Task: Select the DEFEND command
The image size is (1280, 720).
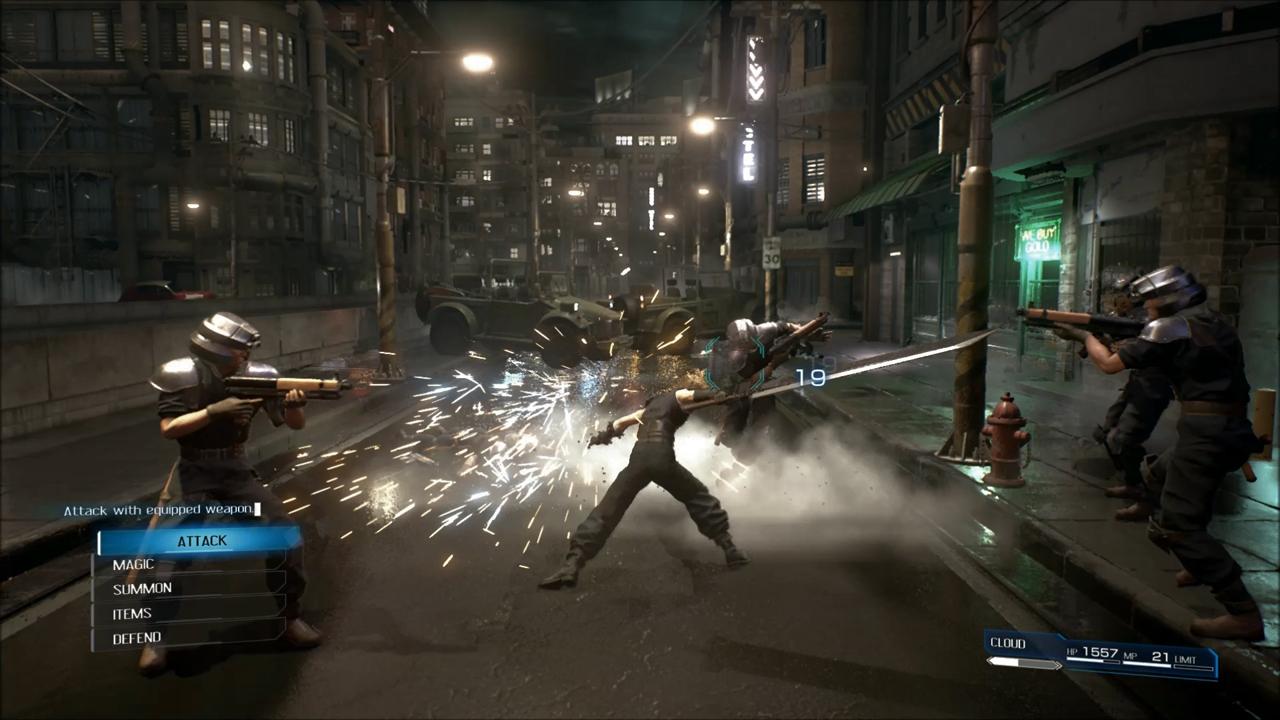Action: tap(137, 637)
